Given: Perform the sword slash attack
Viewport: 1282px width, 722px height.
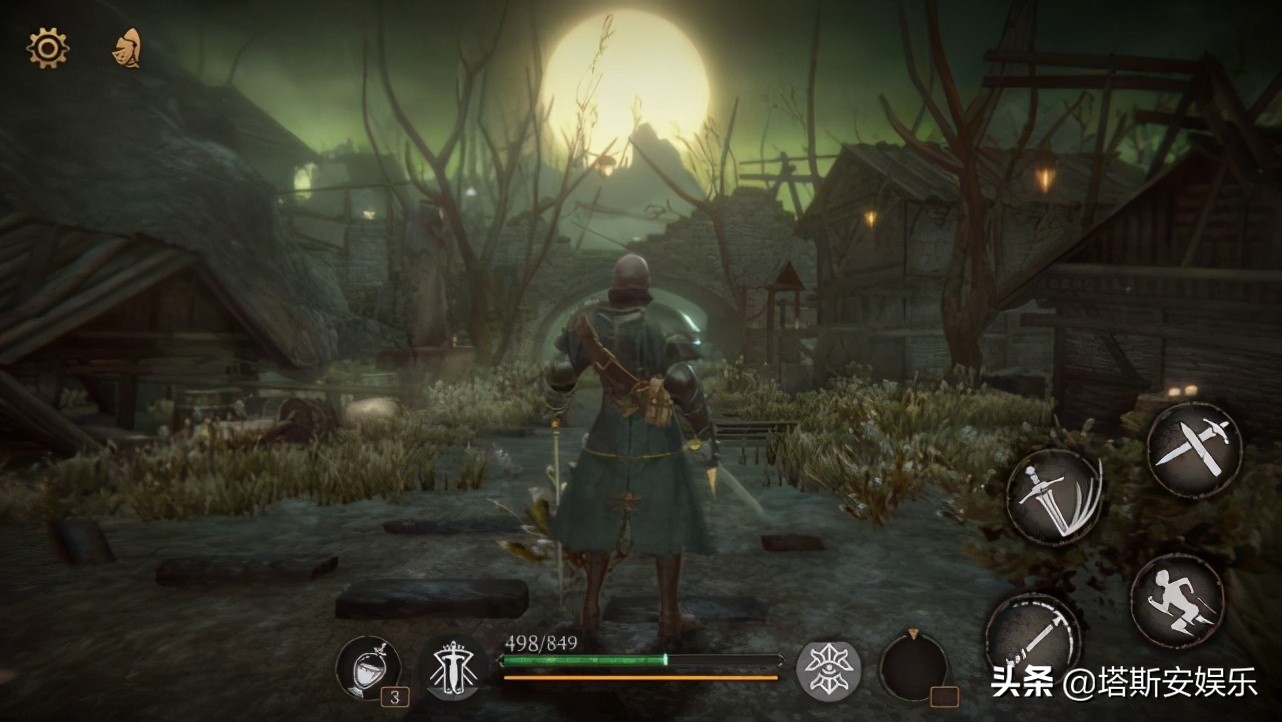Looking at the screenshot, I should [1054, 497].
